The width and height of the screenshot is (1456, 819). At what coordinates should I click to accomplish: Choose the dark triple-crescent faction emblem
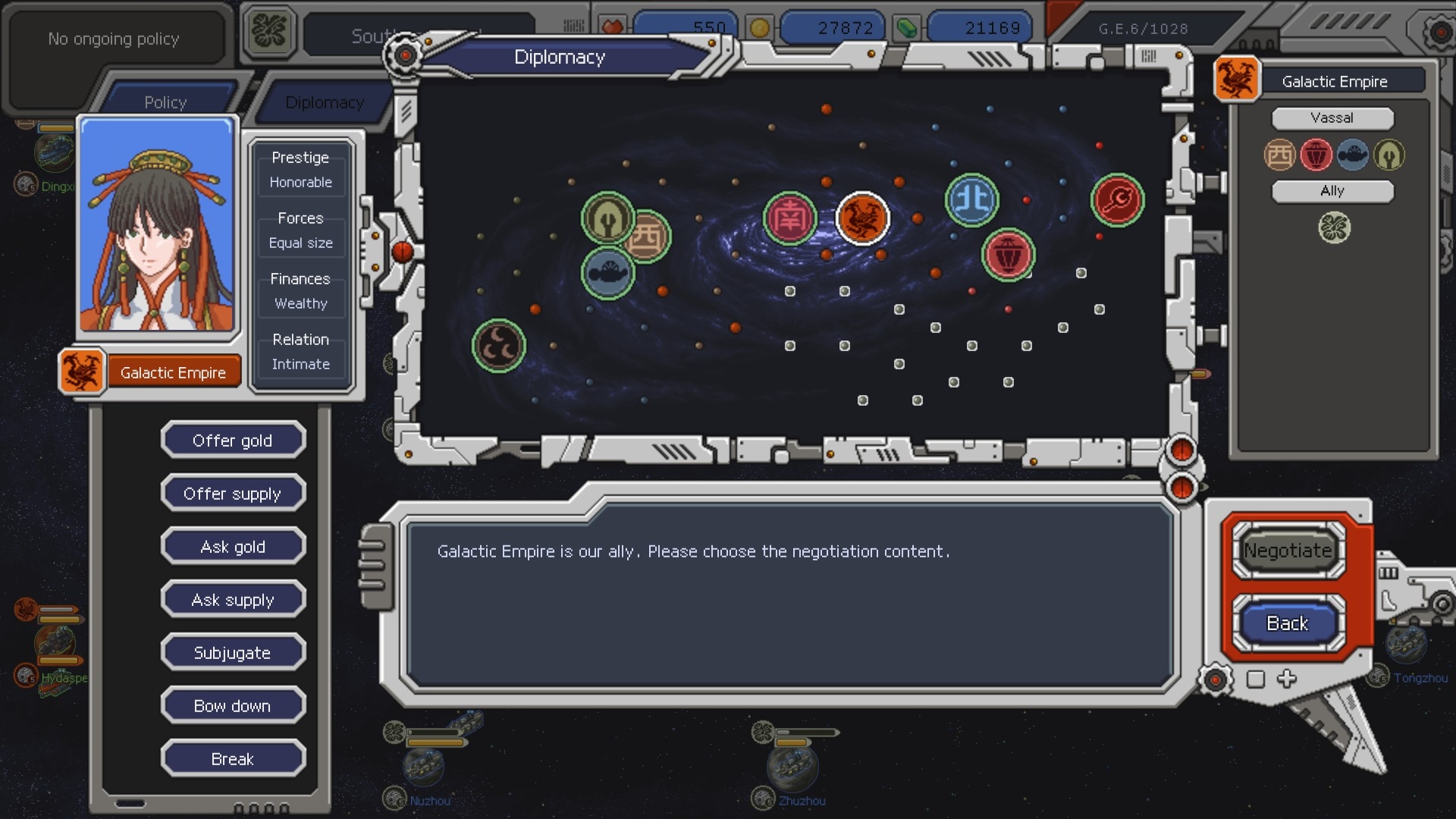498,346
